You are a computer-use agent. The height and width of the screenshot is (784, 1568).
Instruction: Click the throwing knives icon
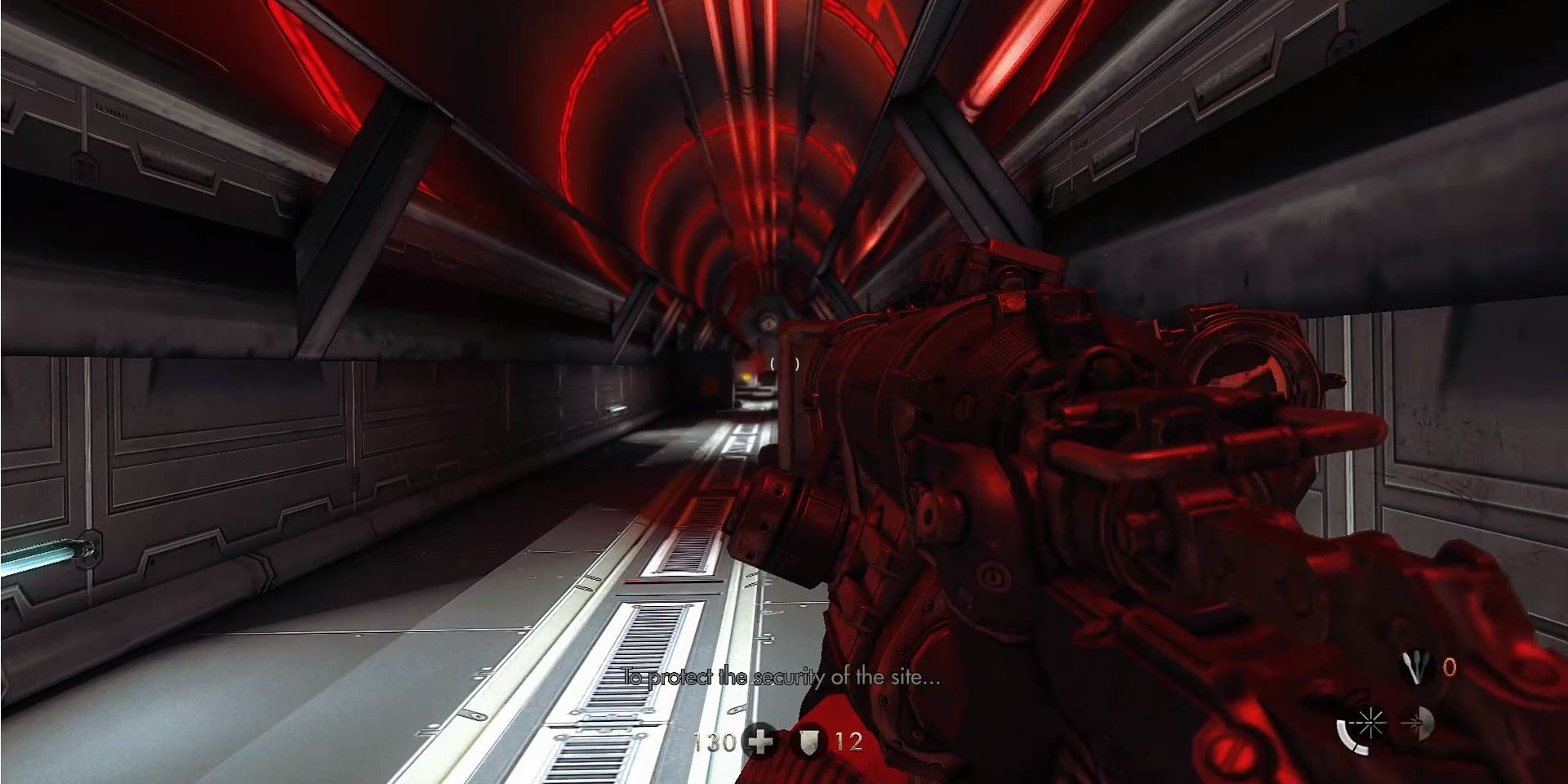click(1415, 666)
